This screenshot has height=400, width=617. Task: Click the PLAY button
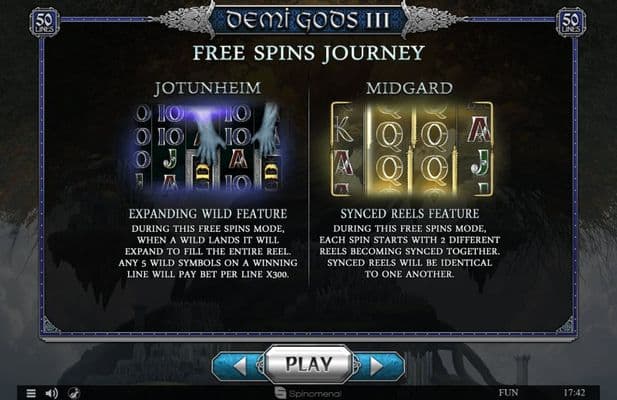point(308,364)
